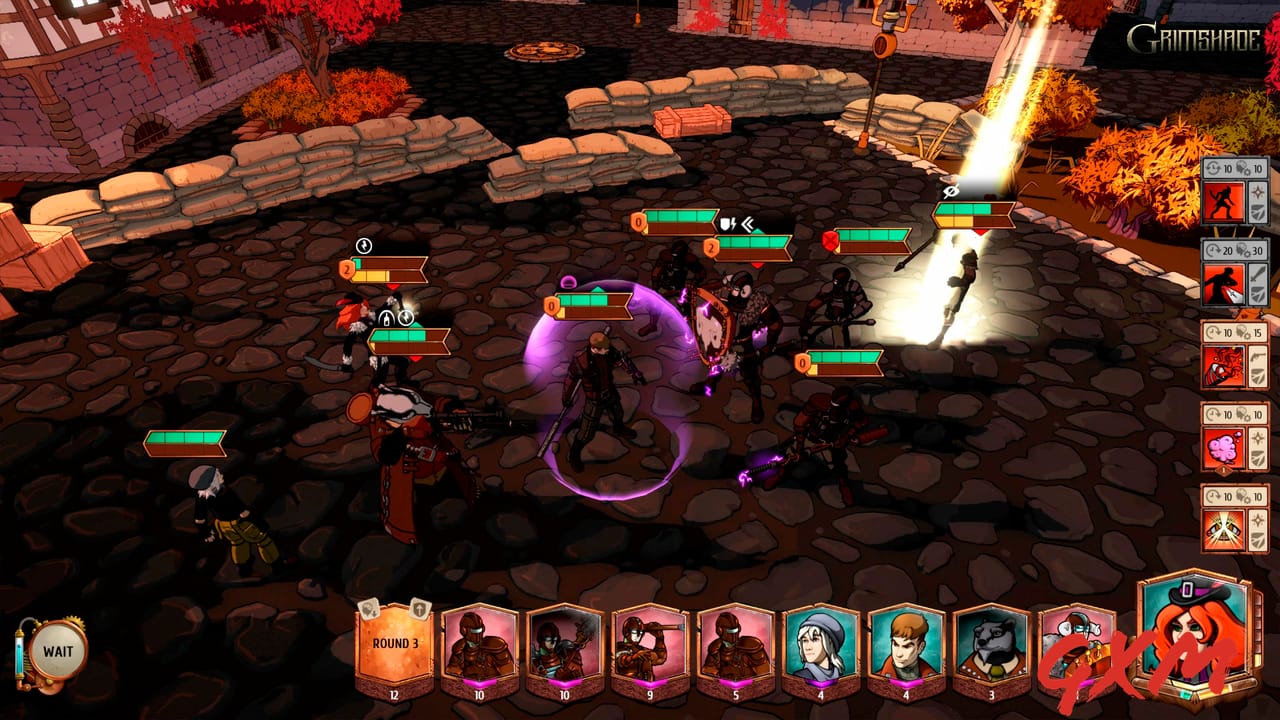
Task: Click the green health bar of the central enemy
Action: tap(585, 298)
